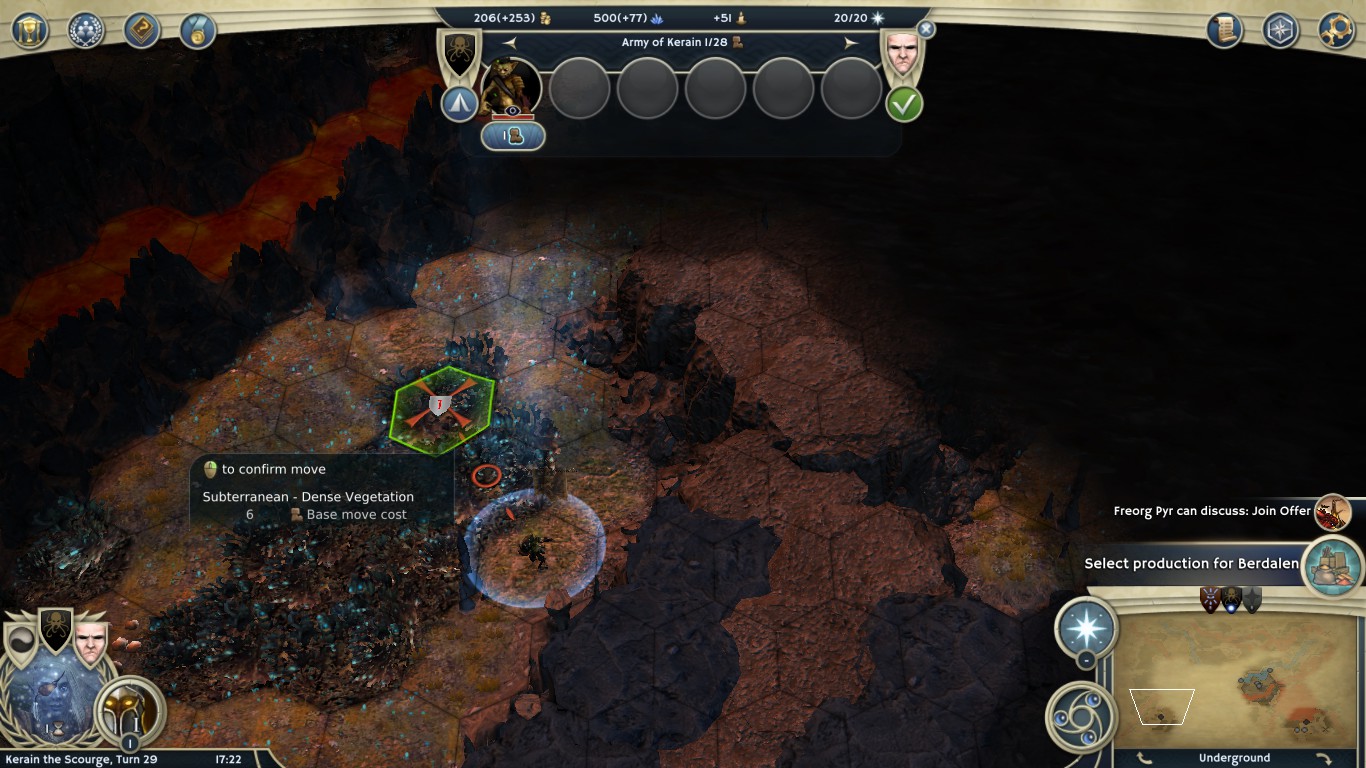Confirm with the green checkmark button
This screenshot has width=1366, height=768.
click(904, 104)
